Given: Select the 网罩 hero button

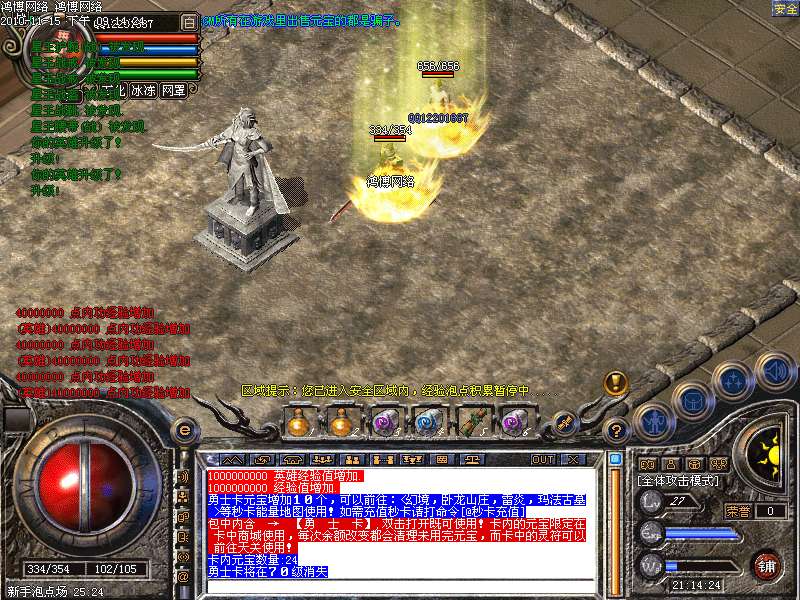Looking at the screenshot, I should click(x=173, y=90).
